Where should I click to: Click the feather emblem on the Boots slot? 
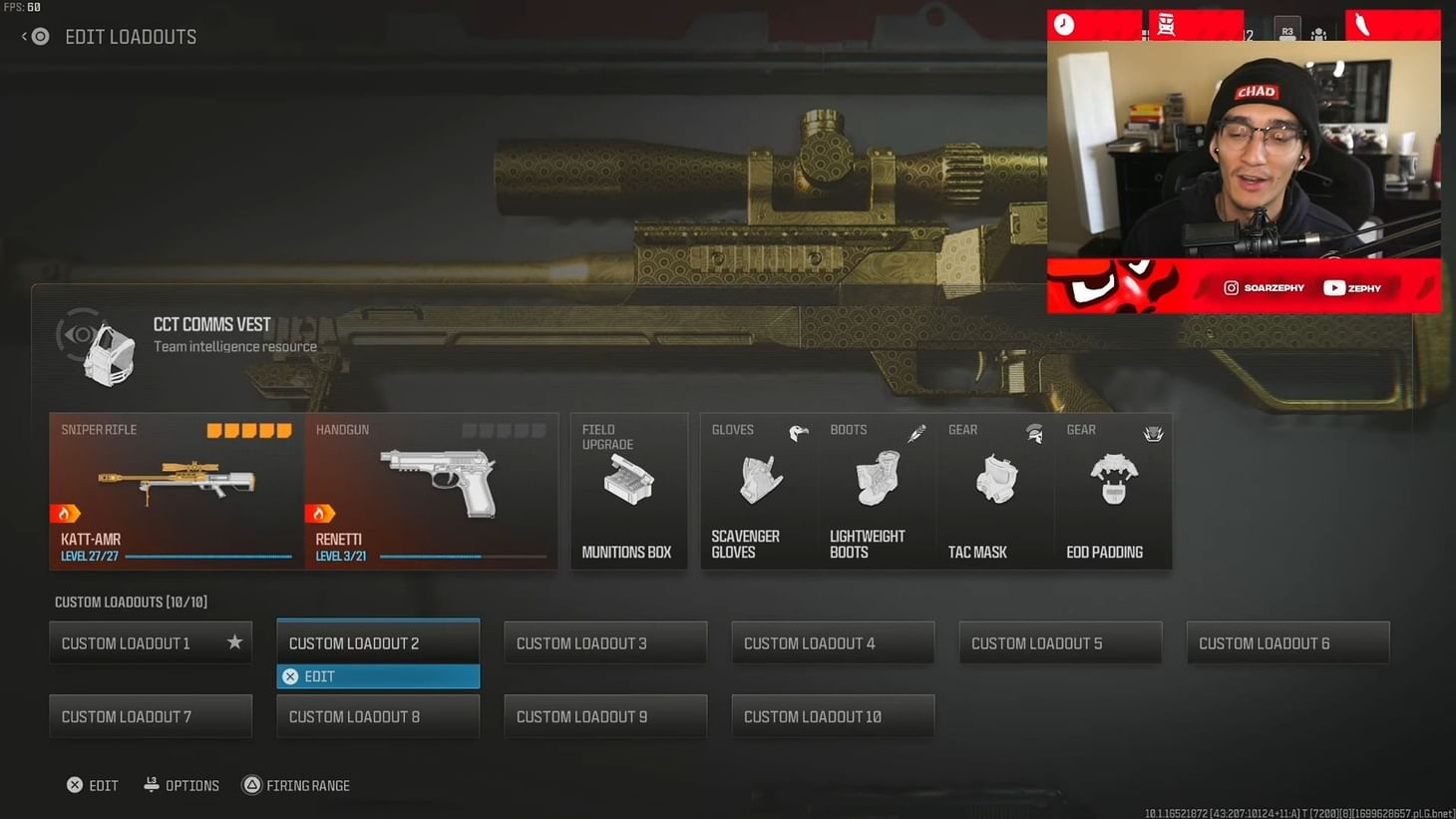pyautogui.click(x=915, y=433)
